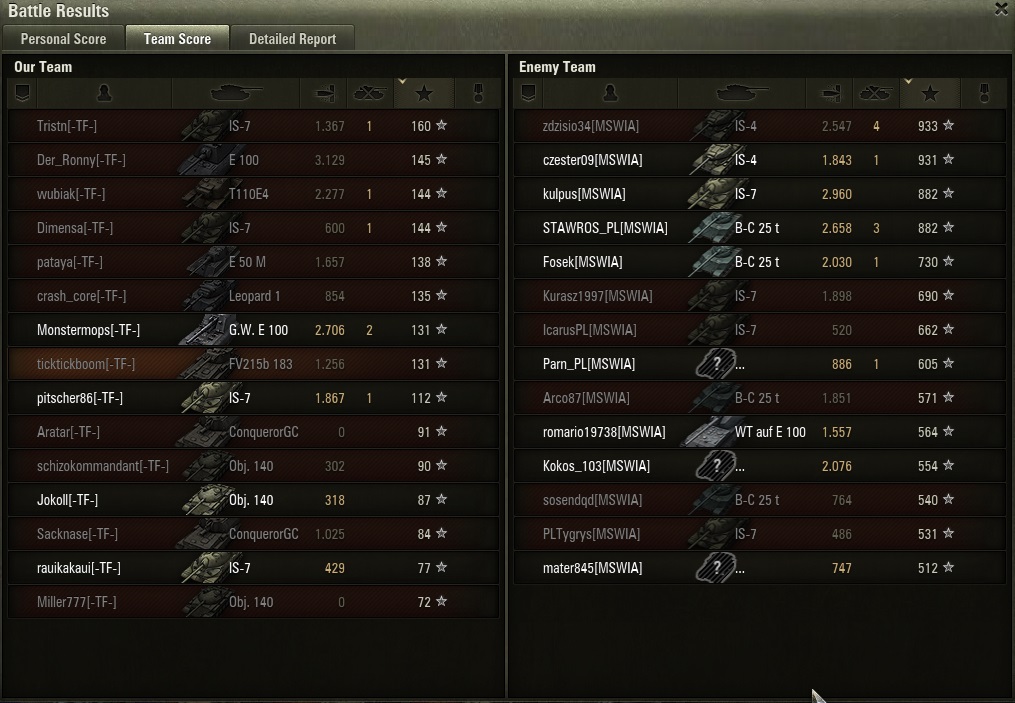Switch to the Personal Score tab
Image resolution: width=1015 pixels, height=703 pixels.
coord(63,39)
